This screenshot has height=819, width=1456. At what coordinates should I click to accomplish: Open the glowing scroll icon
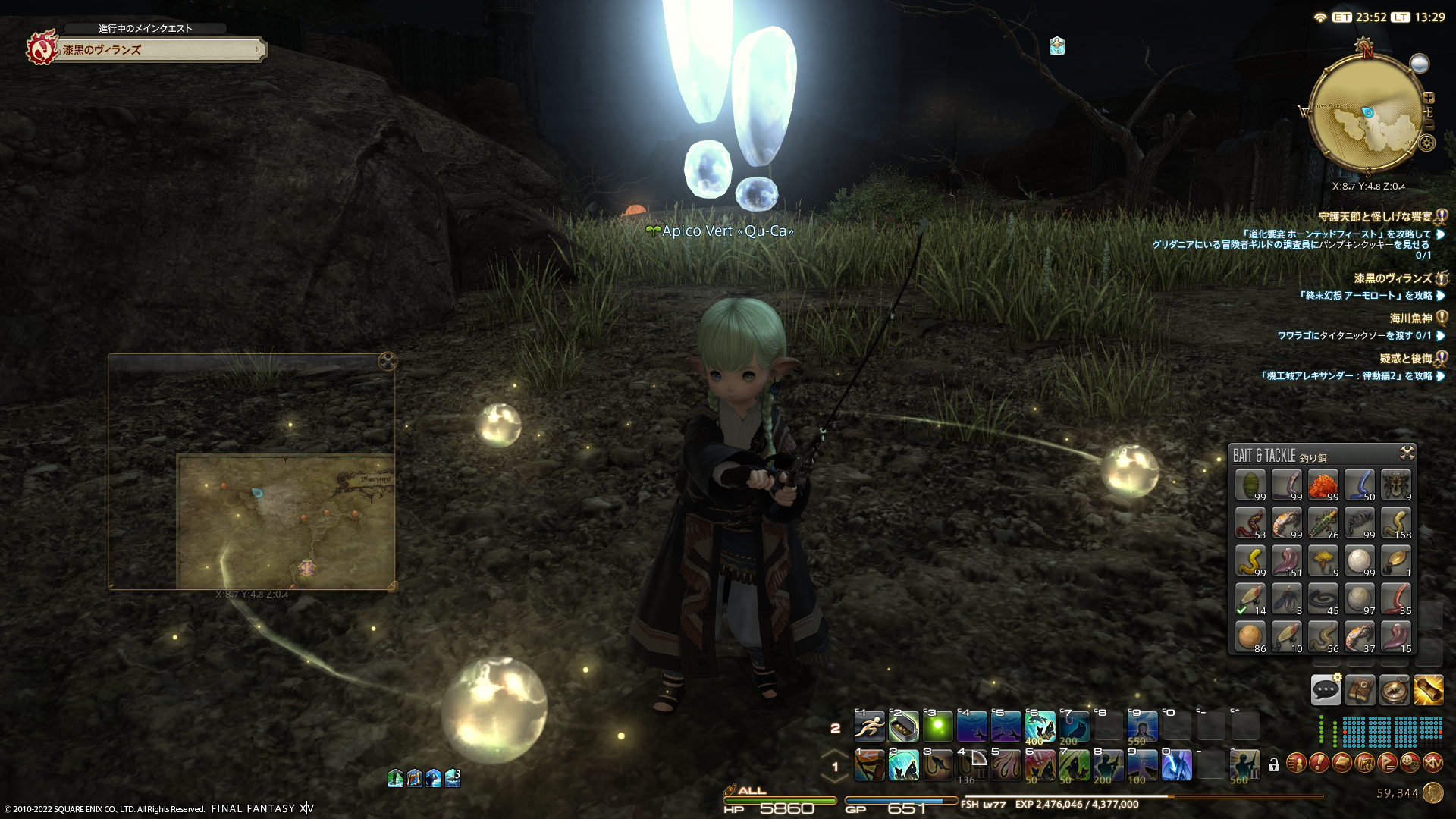click(1428, 689)
